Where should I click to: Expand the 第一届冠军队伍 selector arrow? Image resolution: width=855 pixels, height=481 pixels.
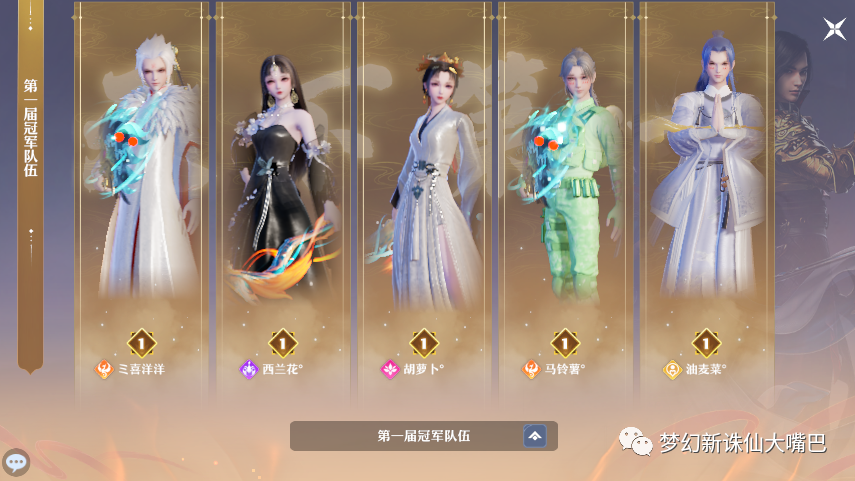pos(535,436)
